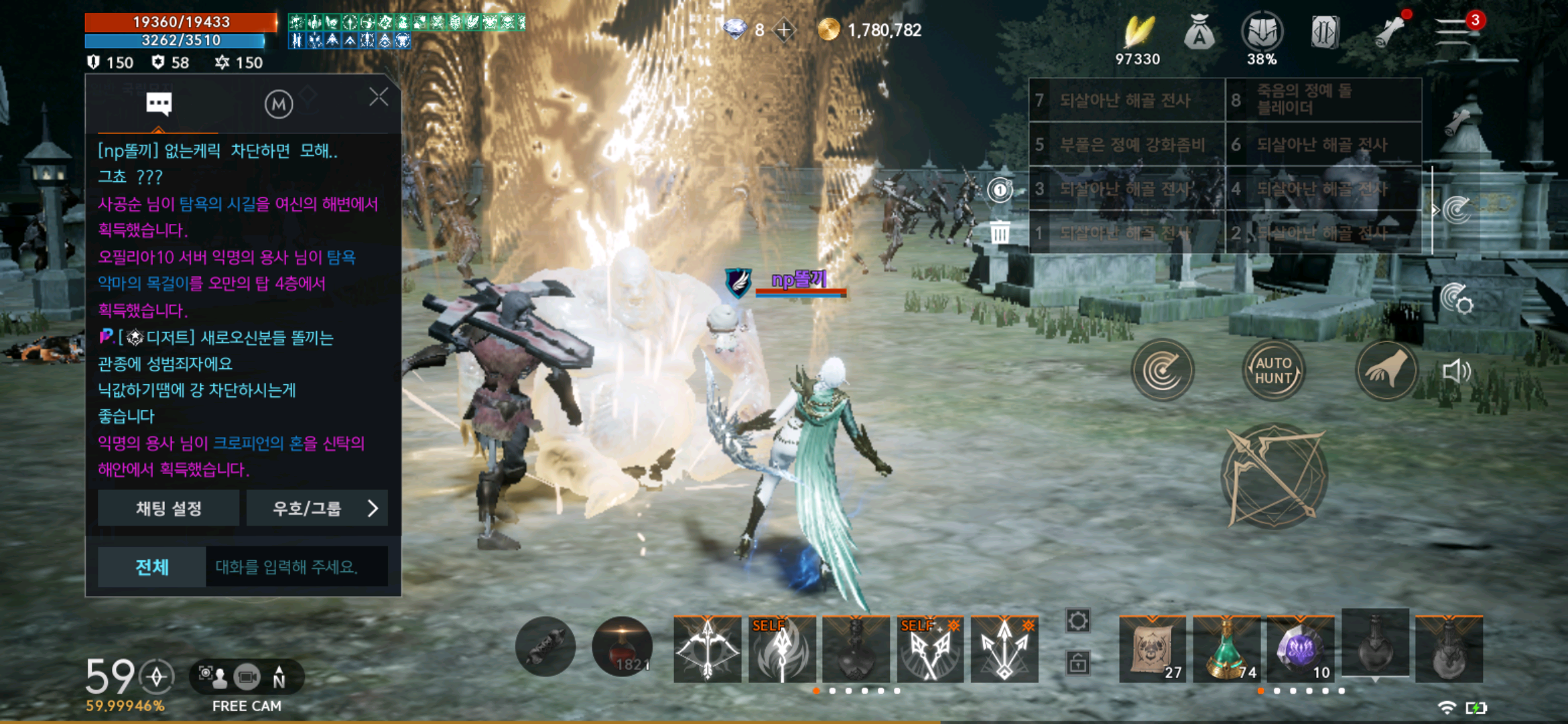This screenshot has width=1568, height=724.
Task: Open 채팅 설정 chat settings
Action: pyautogui.click(x=169, y=508)
